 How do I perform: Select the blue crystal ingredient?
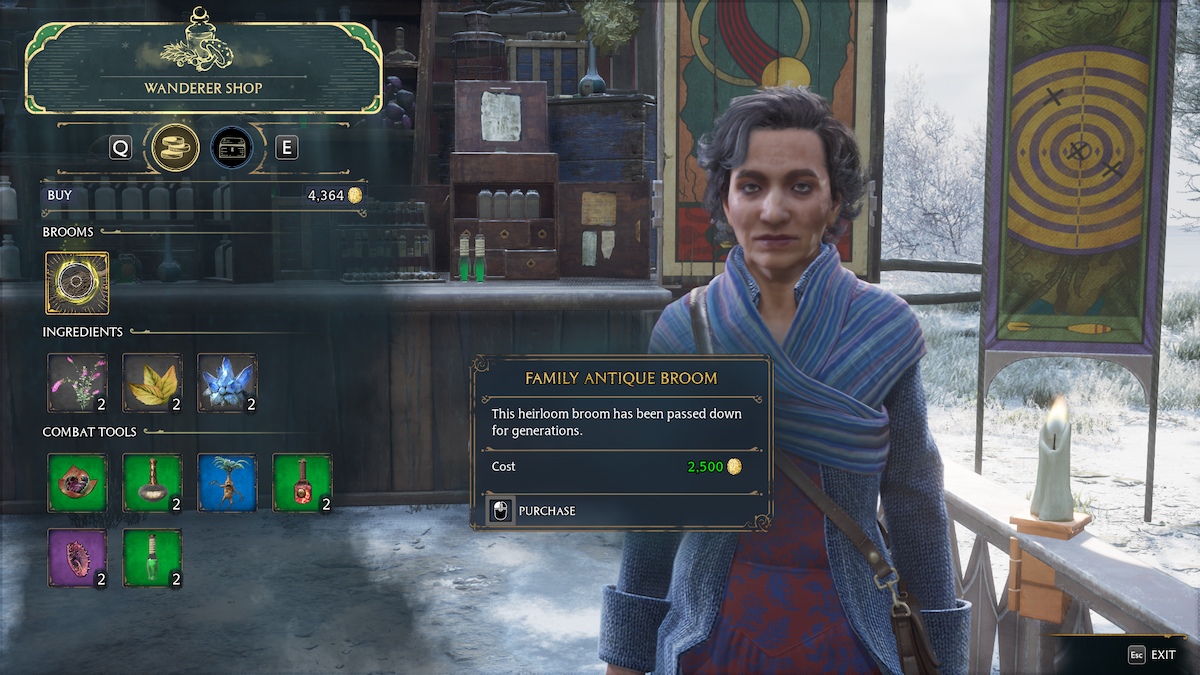227,383
